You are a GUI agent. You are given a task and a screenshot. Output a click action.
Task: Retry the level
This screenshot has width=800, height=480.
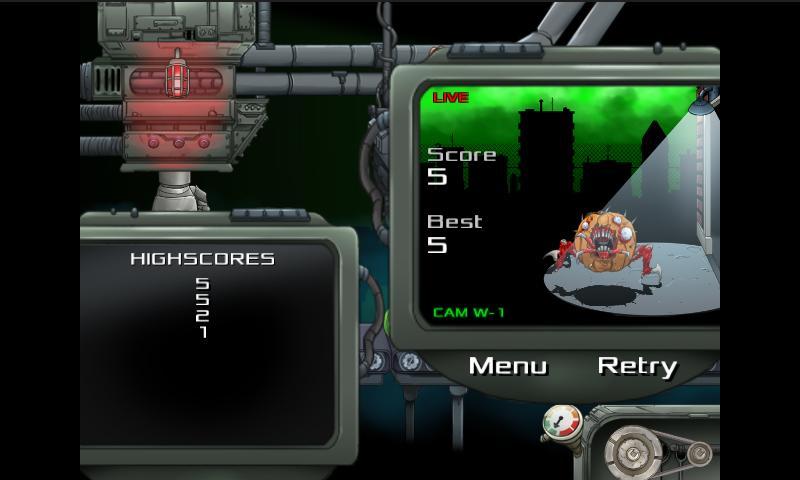(x=637, y=366)
